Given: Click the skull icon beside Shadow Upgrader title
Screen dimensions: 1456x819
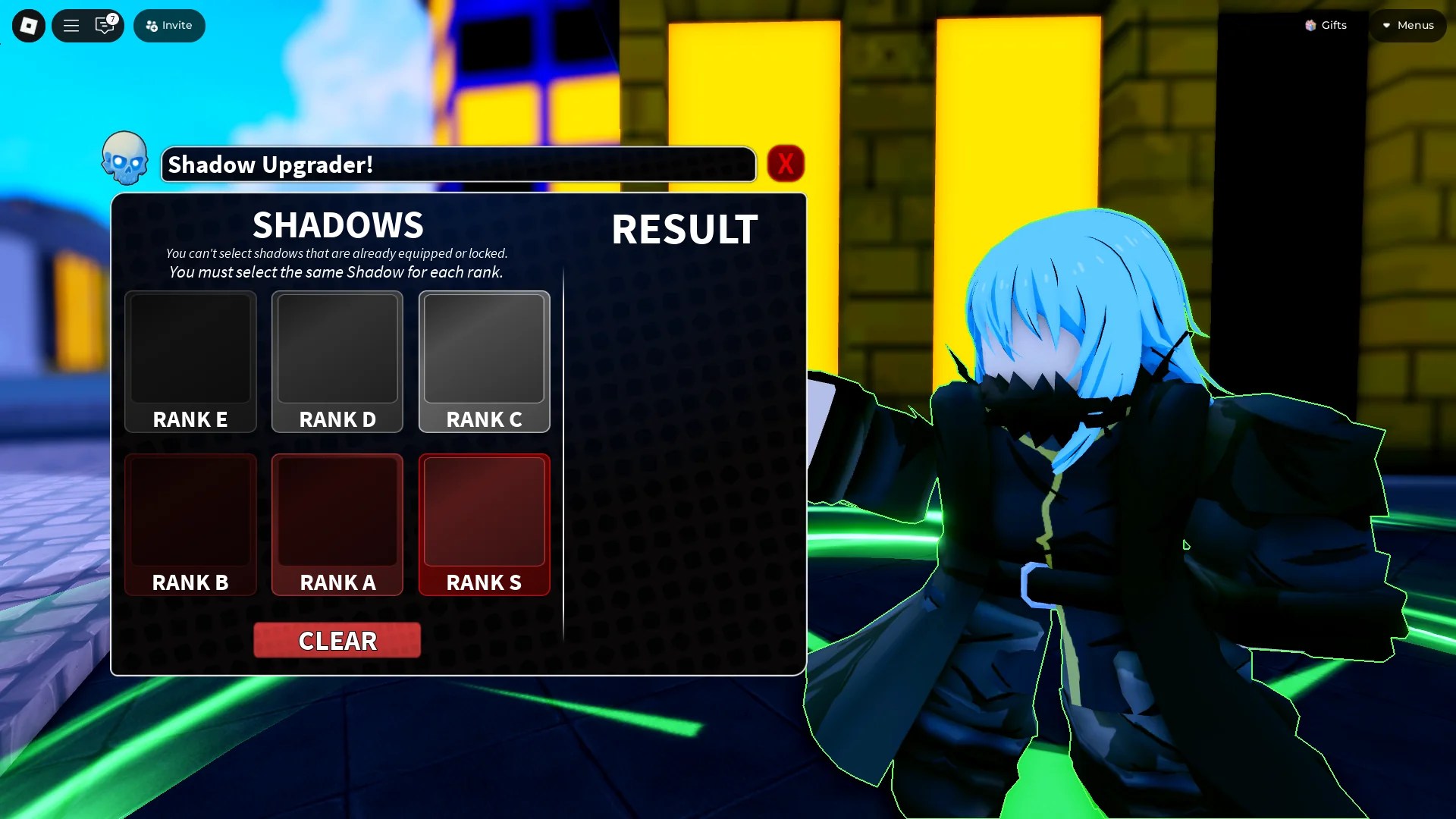Looking at the screenshot, I should coord(125,161).
